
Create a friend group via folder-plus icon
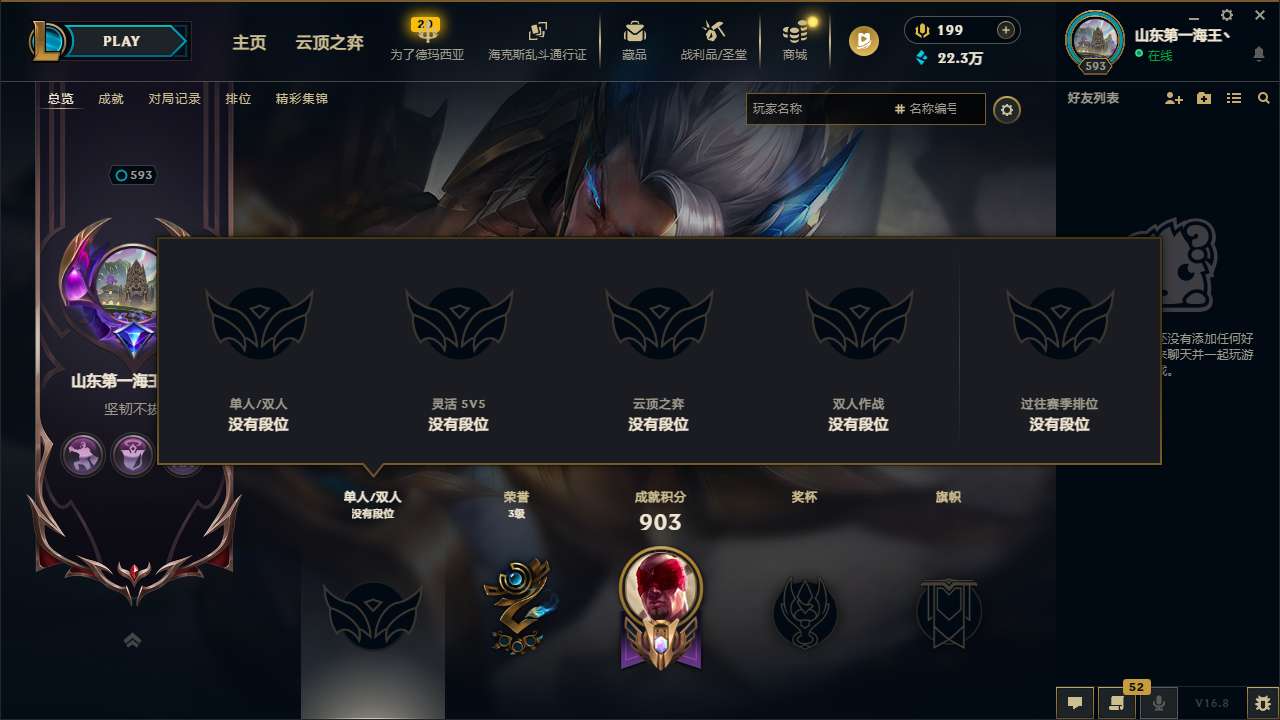pos(1203,98)
